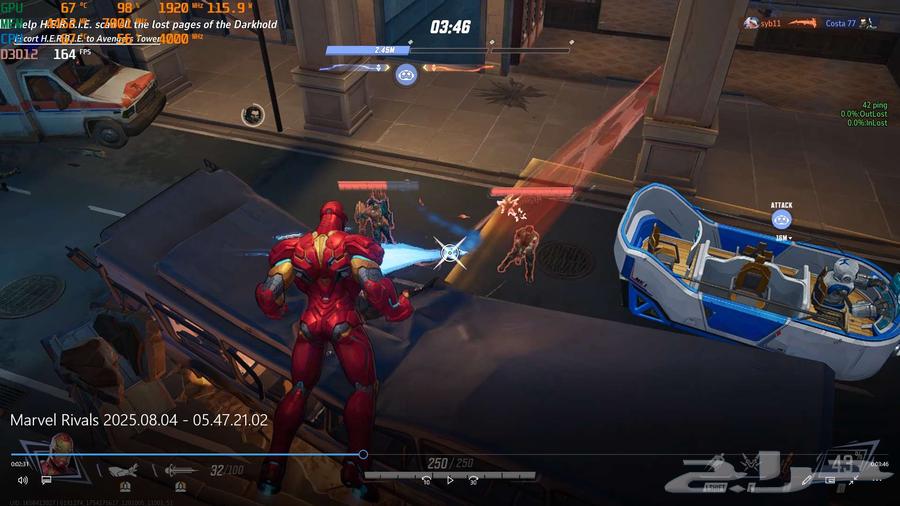Skip forward 30 seconds in the video
Screen dimensions: 900x506
(473, 480)
